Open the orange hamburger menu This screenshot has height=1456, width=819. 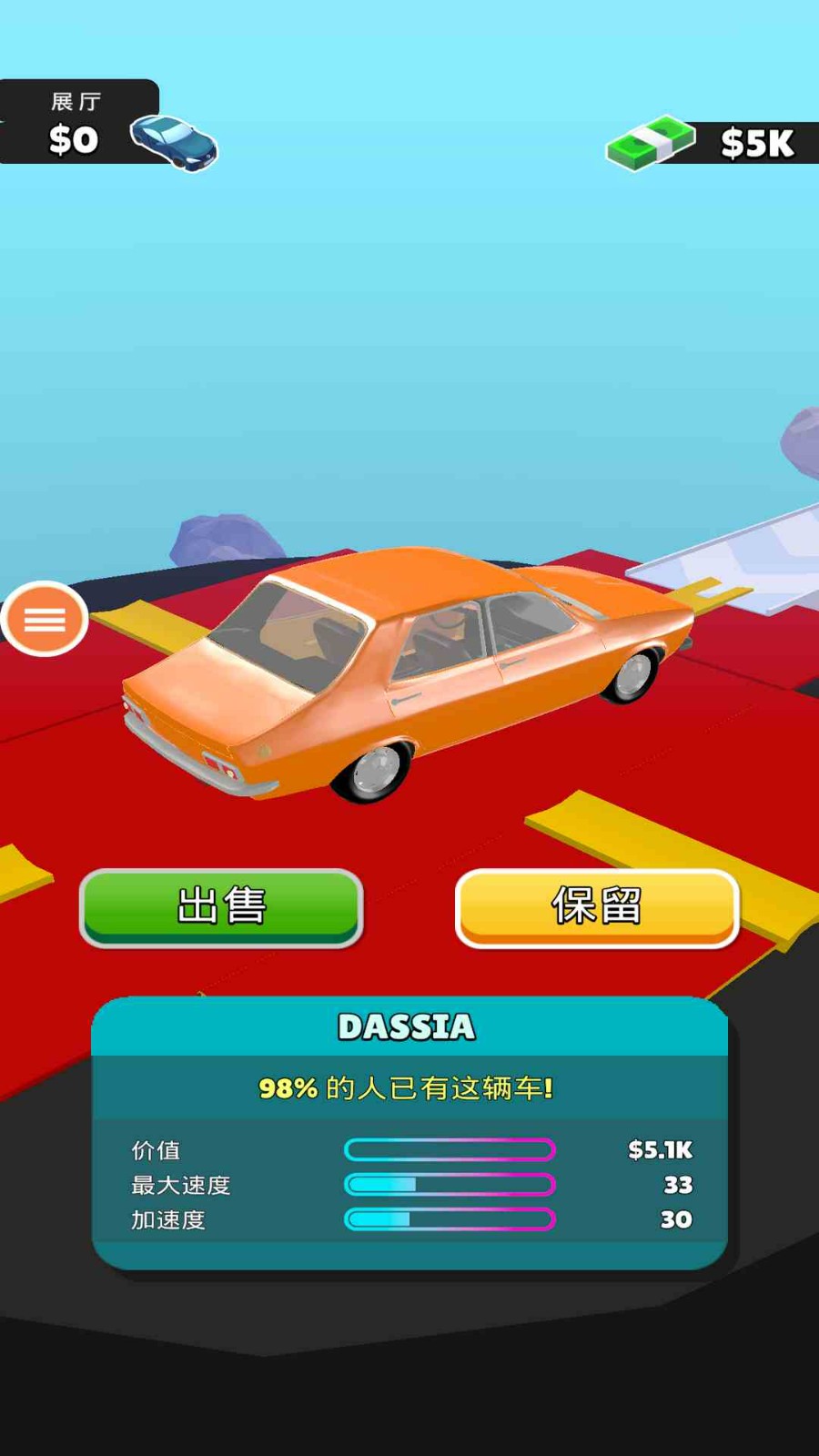pyautogui.click(x=45, y=619)
